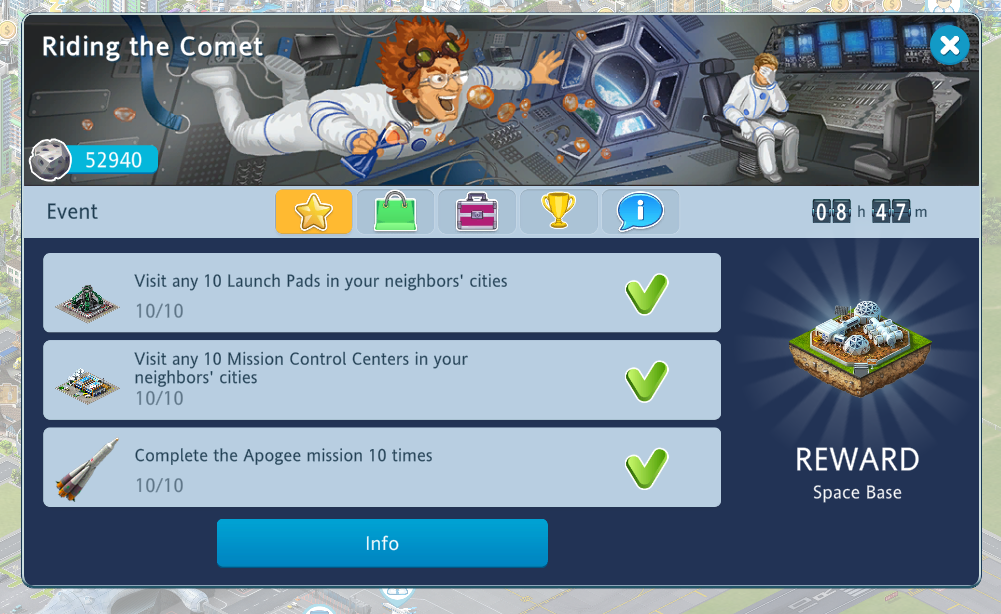Open the blue info bubble tab
This screenshot has width=1001, height=614.
coord(640,212)
